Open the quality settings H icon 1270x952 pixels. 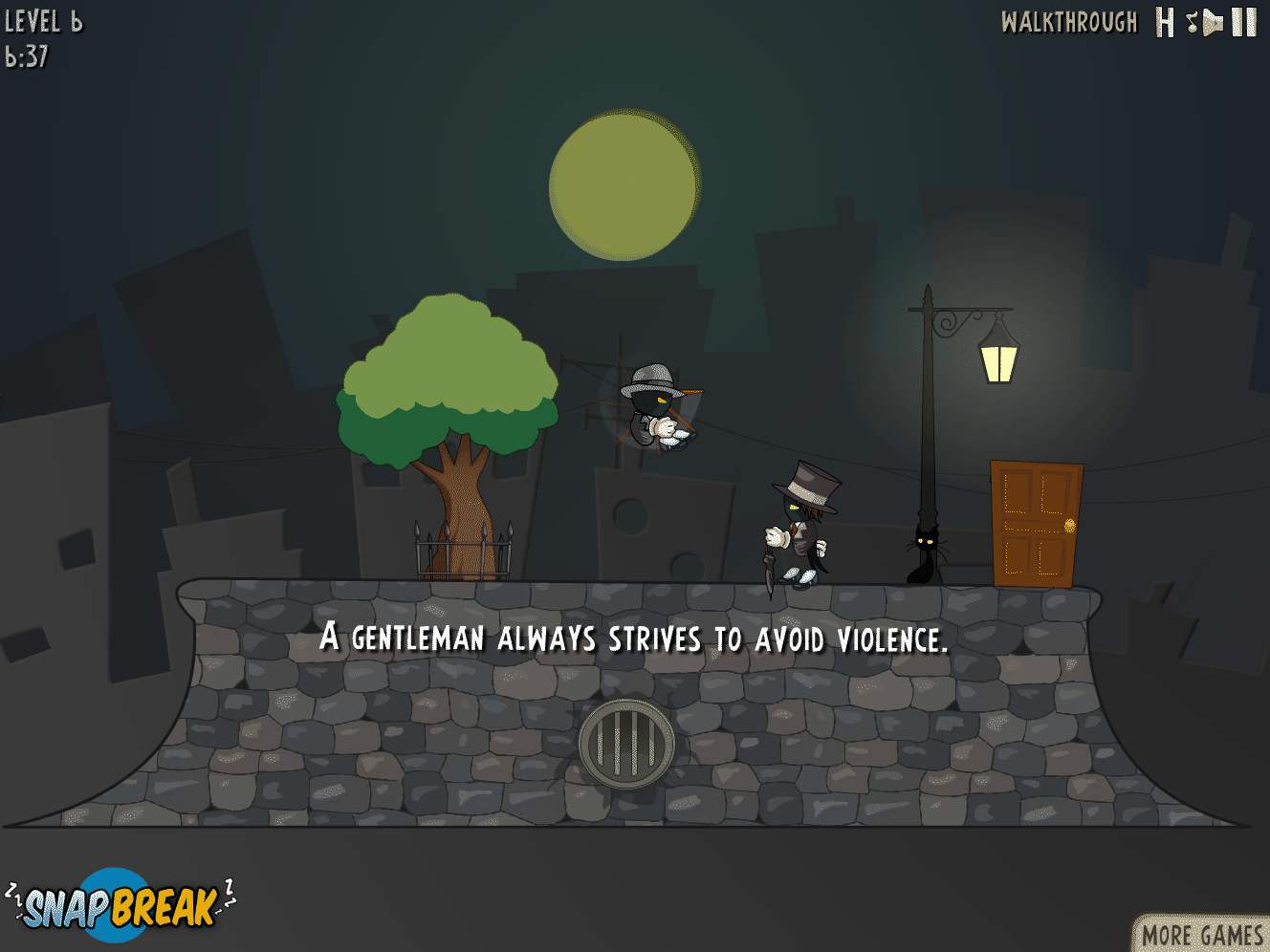click(x=1164, y=22)
